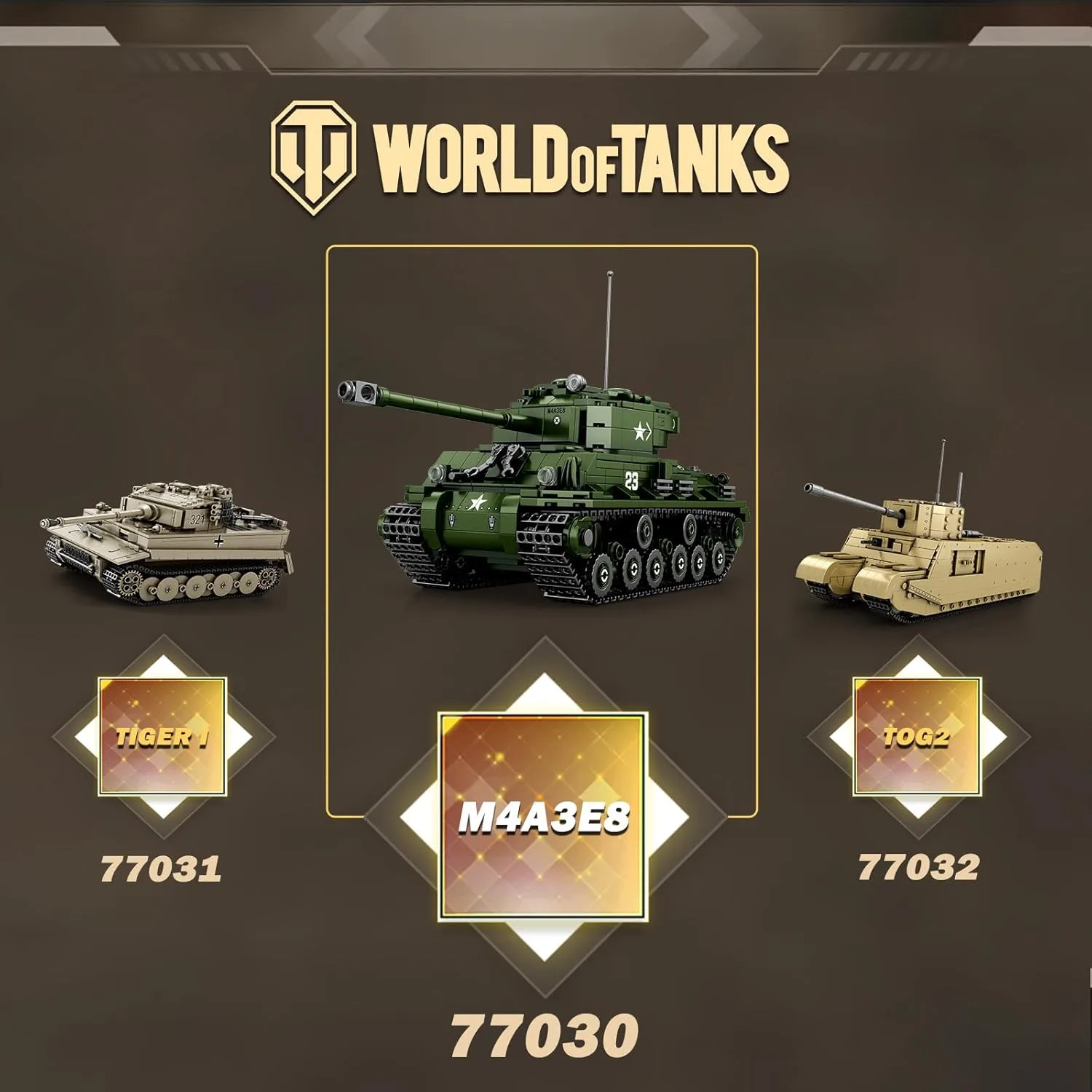Choose the M4A3E8 gold badge

tap(542, 818)
